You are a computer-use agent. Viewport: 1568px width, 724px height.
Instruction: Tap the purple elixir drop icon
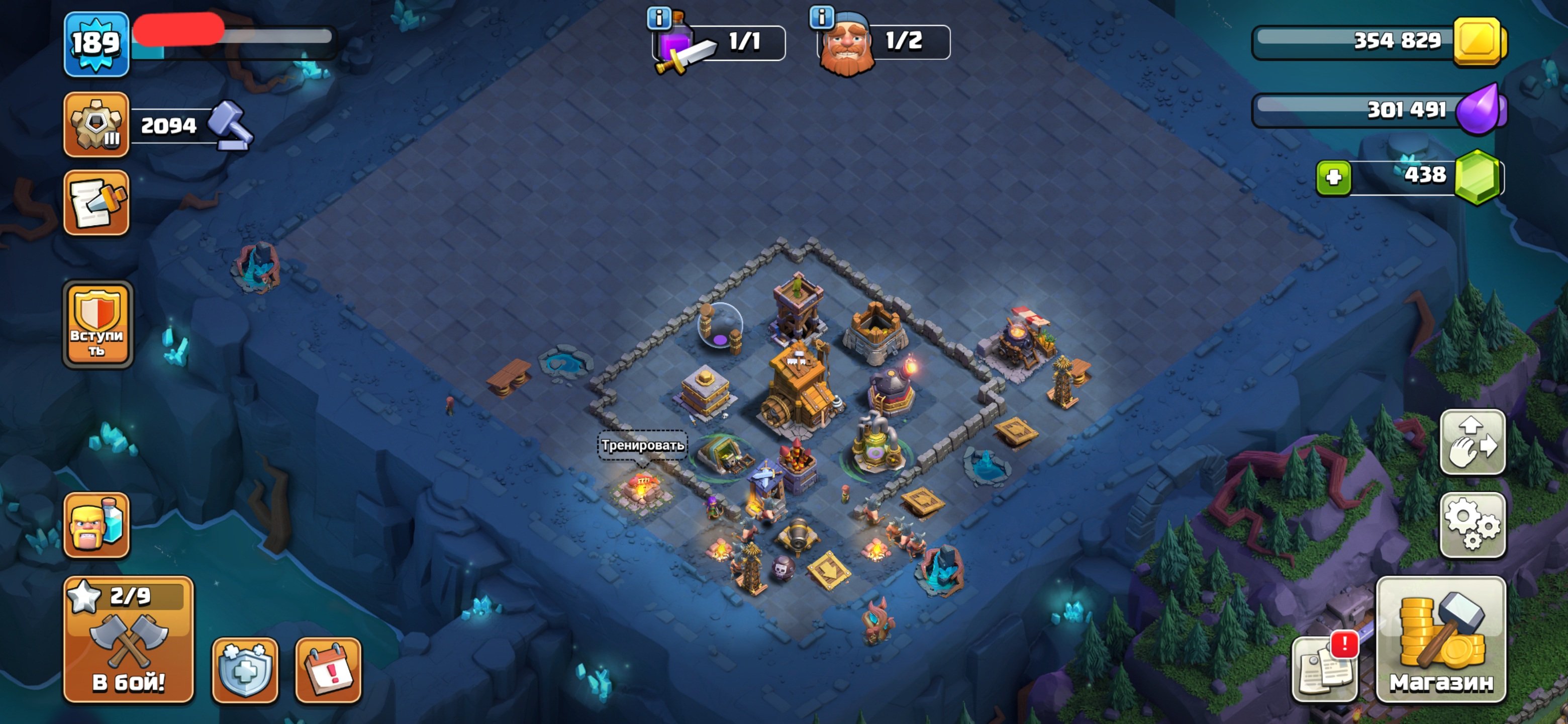pos(1479,110)
